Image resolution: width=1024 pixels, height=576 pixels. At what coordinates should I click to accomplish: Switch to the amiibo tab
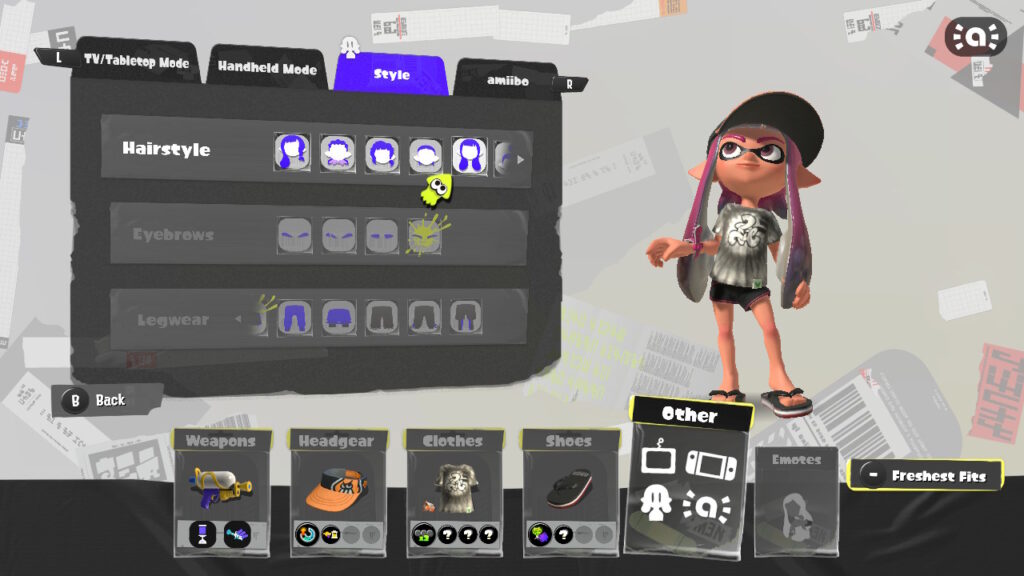507,80
